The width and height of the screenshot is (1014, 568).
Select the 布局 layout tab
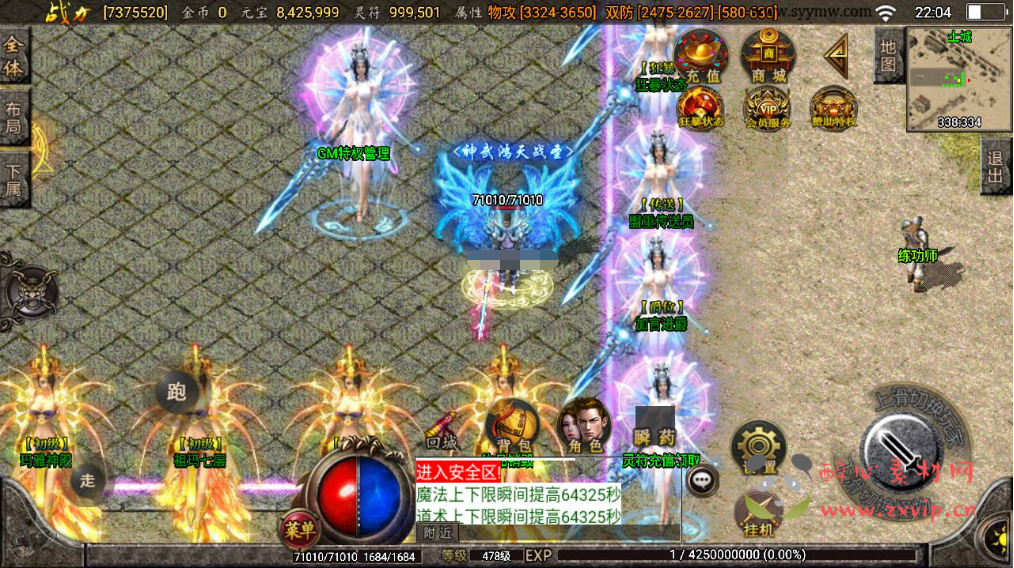pos(14,118)
